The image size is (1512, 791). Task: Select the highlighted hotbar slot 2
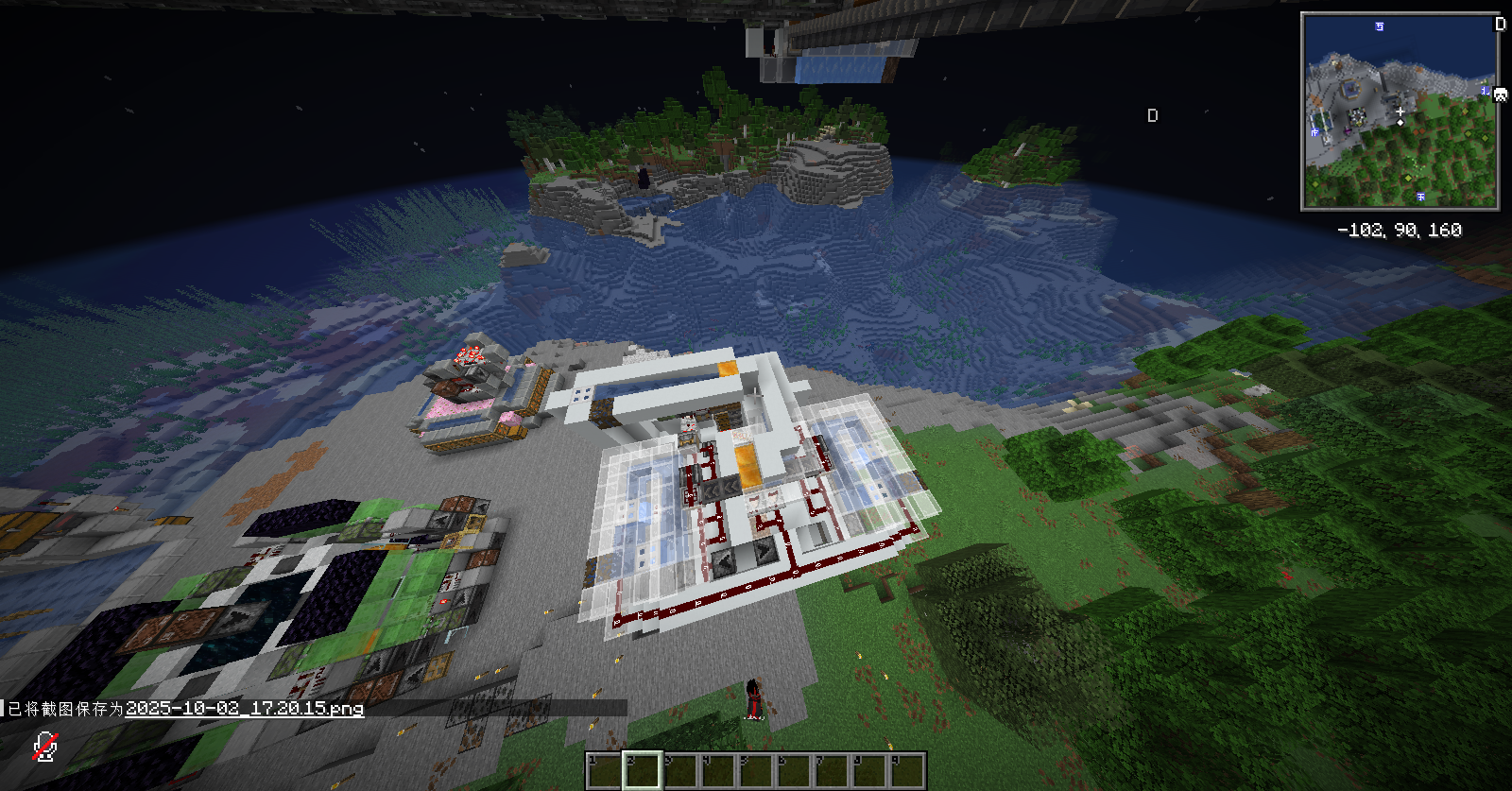[642, 770]
